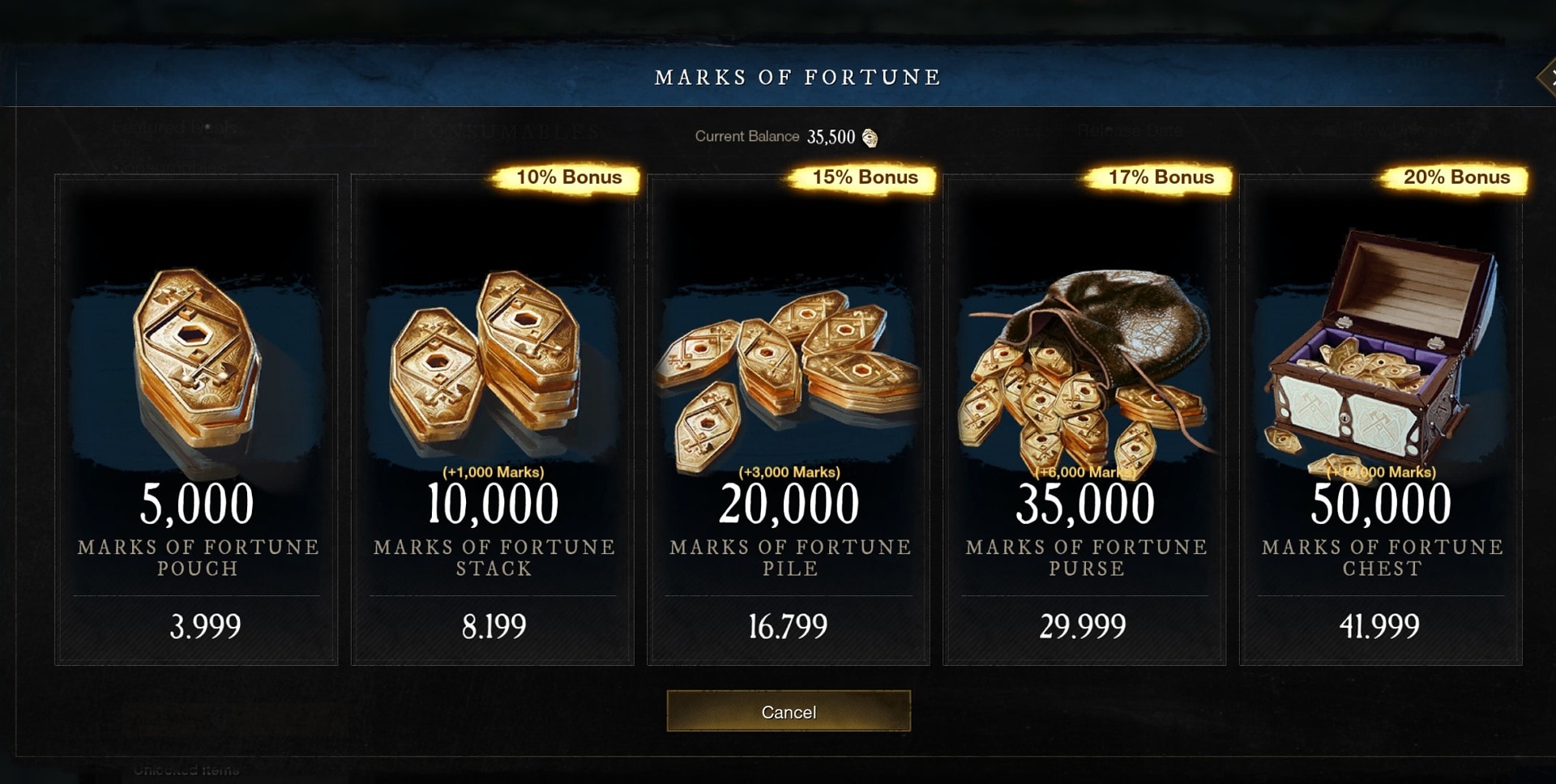Cancel the Marks of Fortune purchase
This screenshot has width=1556, height=784.
pyautogui.click(x=789, y=711)
